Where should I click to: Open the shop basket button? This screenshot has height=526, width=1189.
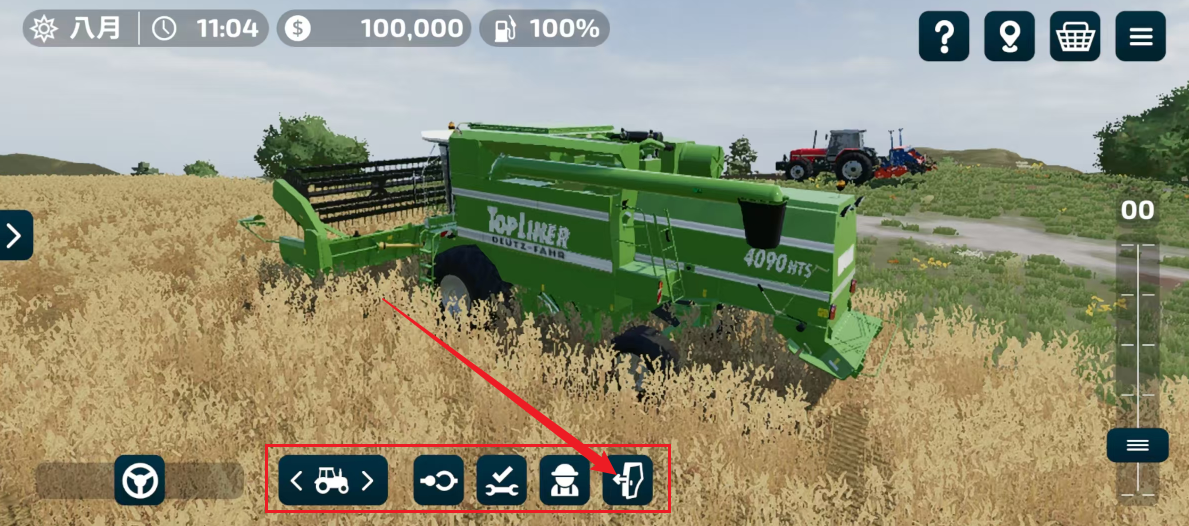[x=1075, y=37]
